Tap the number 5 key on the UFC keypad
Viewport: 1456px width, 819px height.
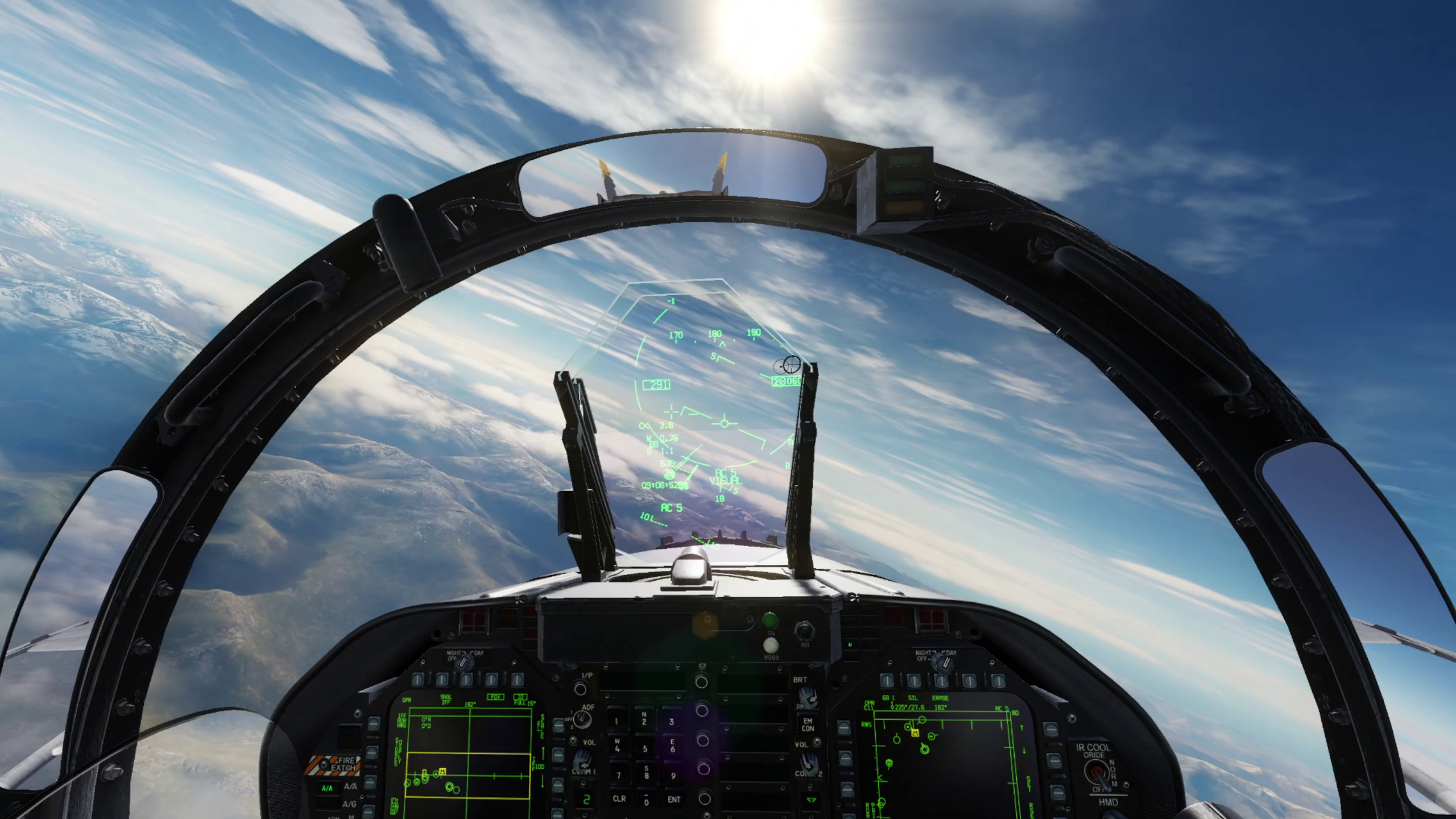(x=644, y=748)
